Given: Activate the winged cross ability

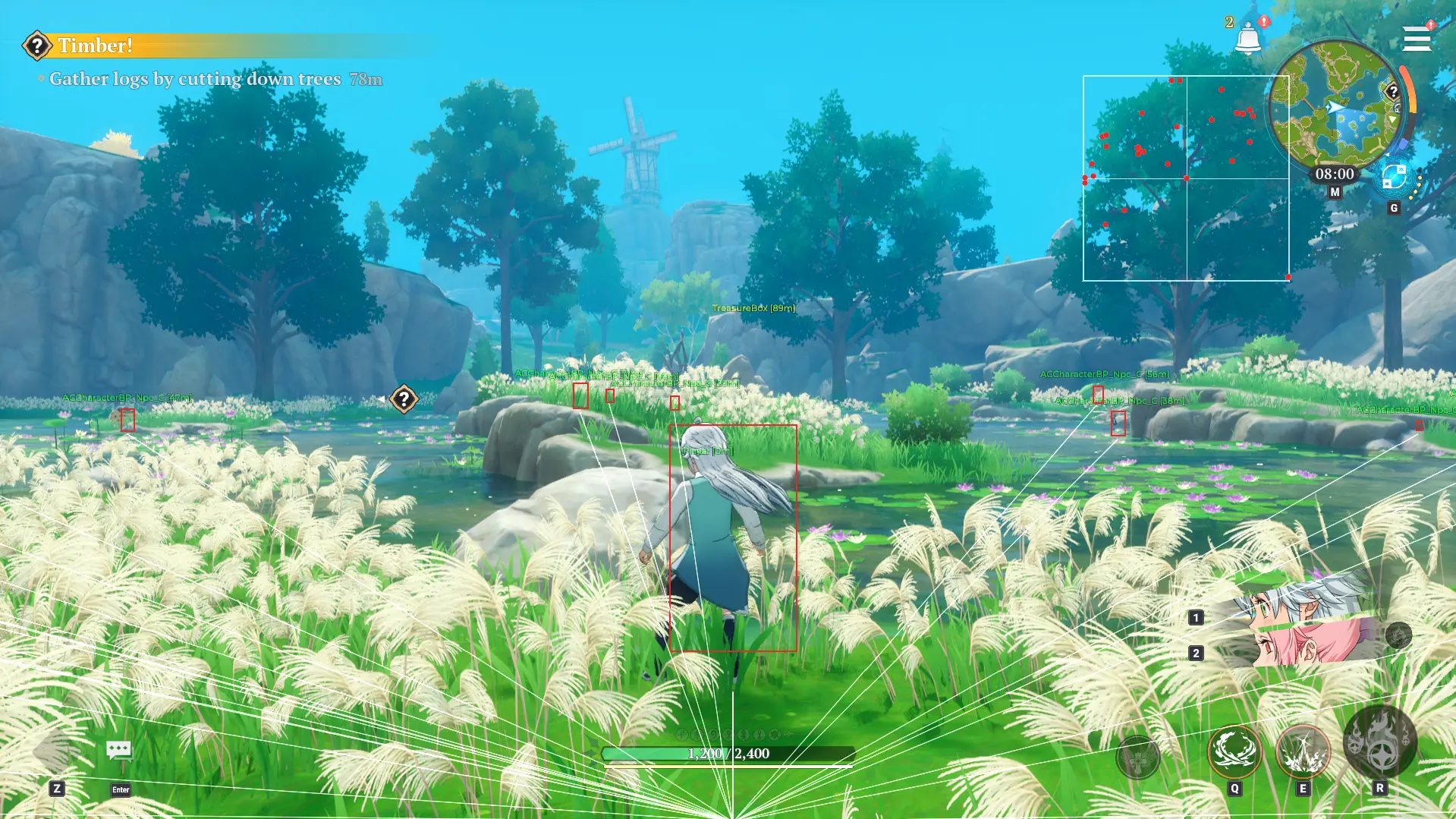Looking at the screenshot, I should pyautogui.click(x=1137, y=756).
